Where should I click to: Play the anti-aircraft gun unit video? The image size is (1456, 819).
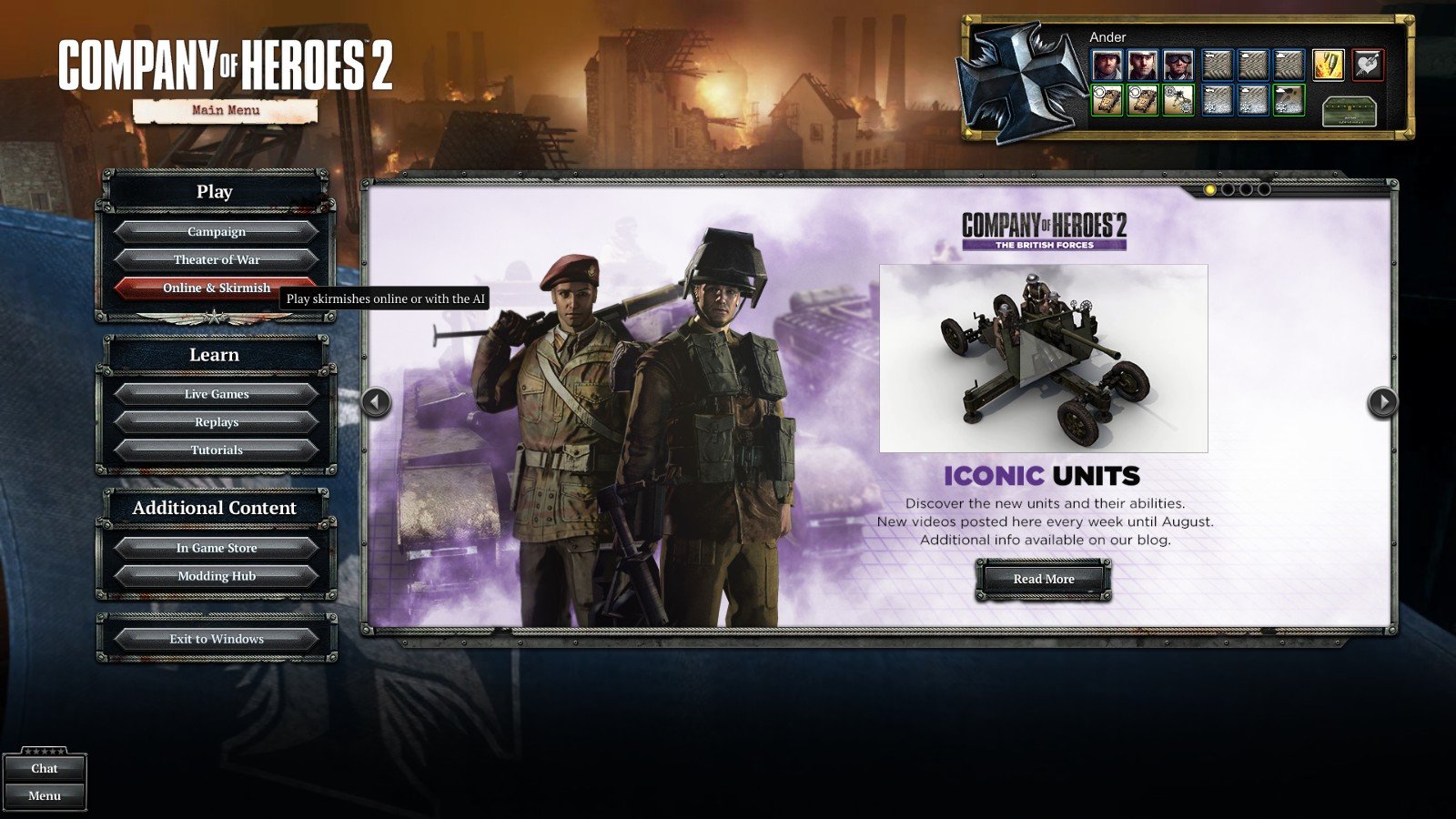point(1043,359)
